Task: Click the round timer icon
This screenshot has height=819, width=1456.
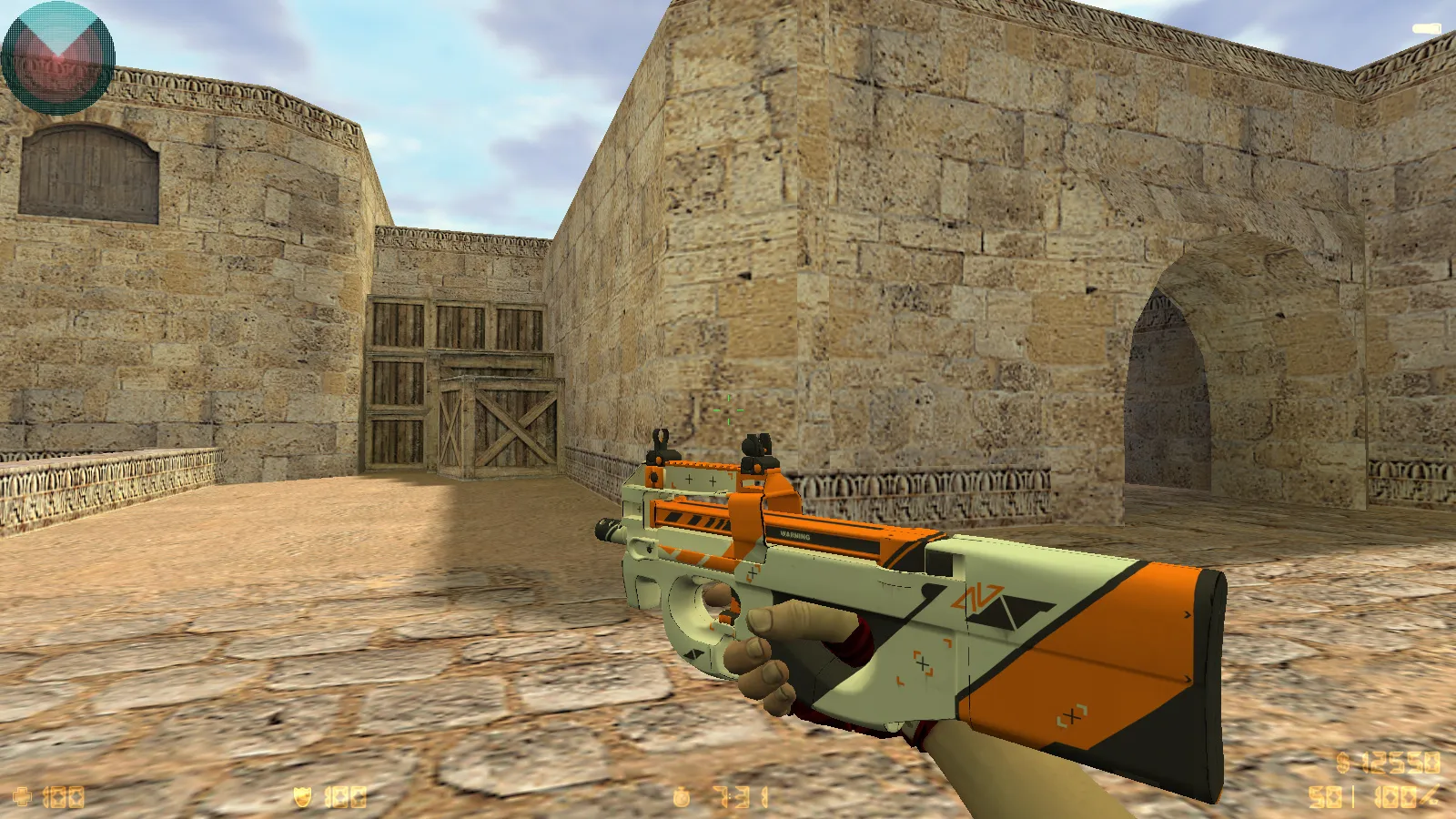Action: (x=681, y=797)
